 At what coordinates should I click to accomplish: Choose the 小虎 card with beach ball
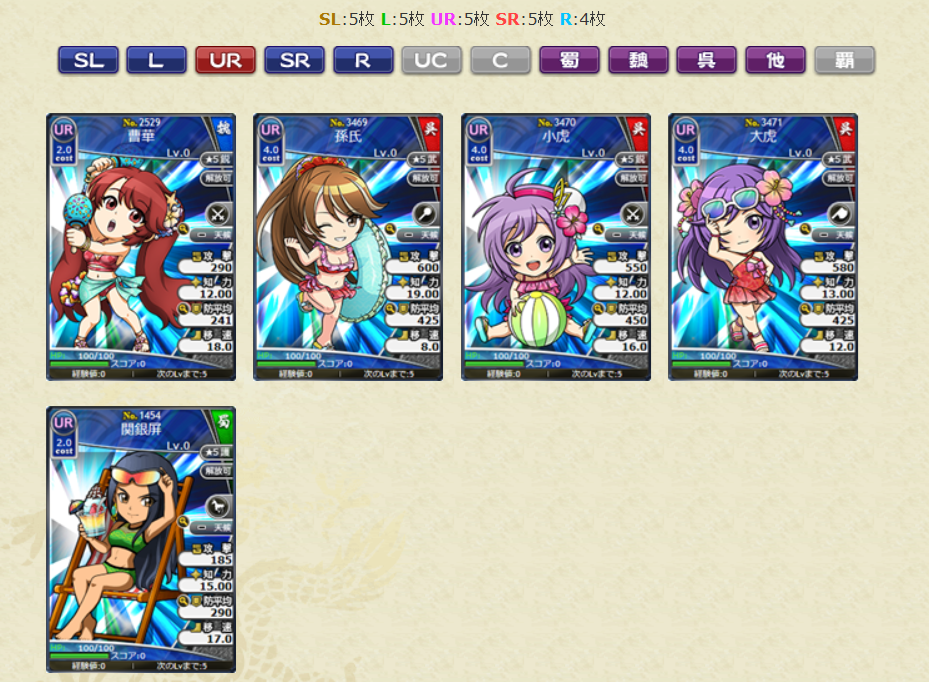click(x=556, y=247)
